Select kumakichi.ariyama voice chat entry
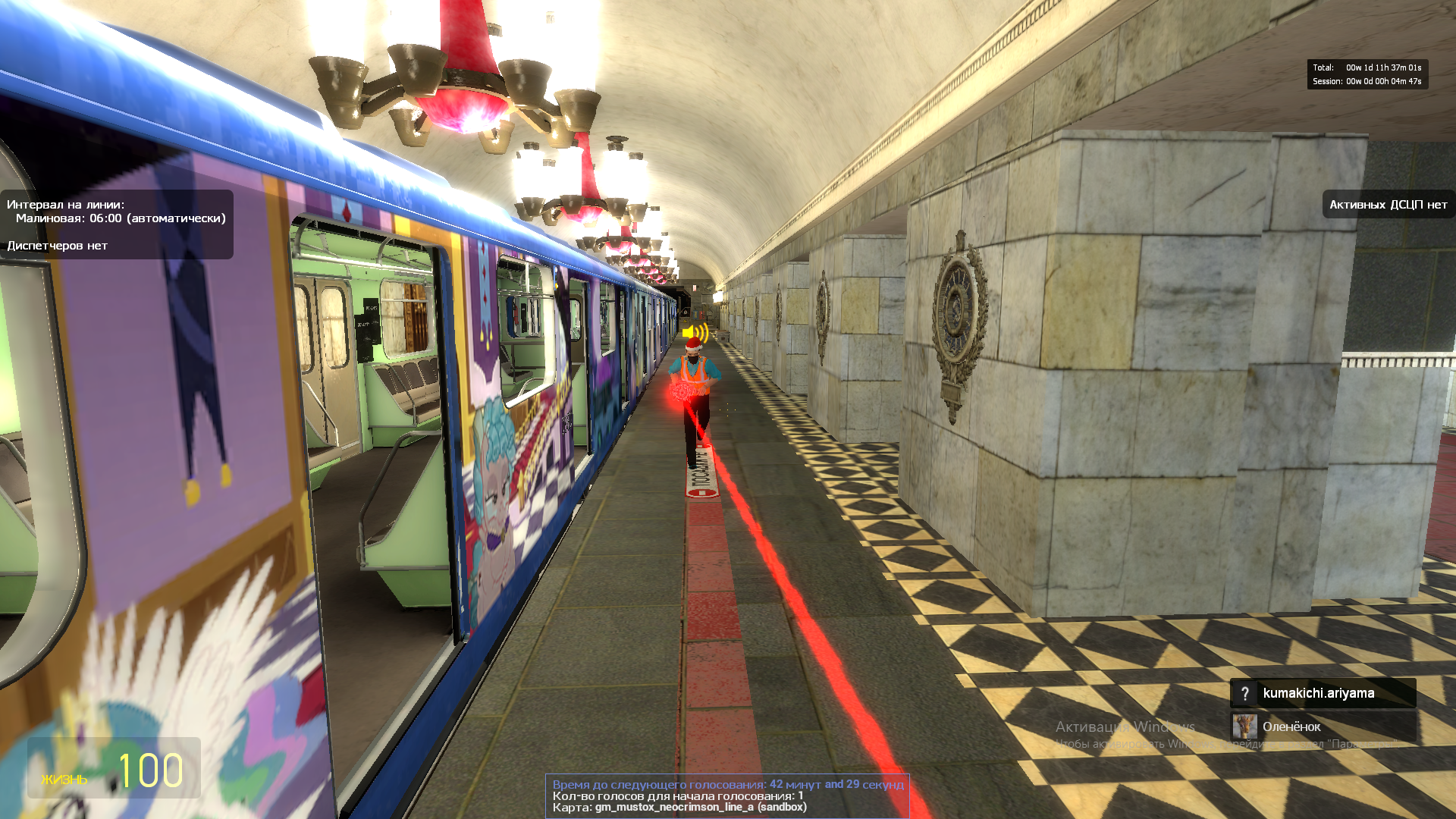The image size is (1456, 819). click(1322, 693)
